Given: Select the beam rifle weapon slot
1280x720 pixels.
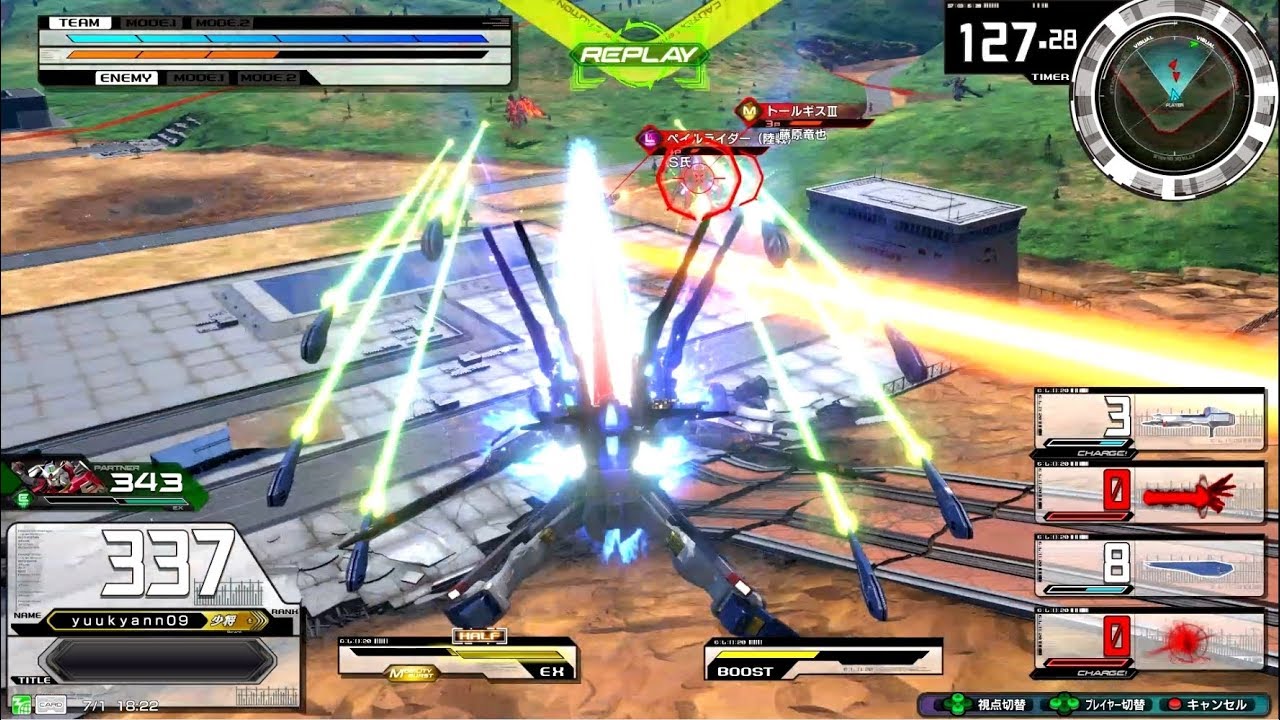Looking at the screenshot, I should click(1150, 418).
